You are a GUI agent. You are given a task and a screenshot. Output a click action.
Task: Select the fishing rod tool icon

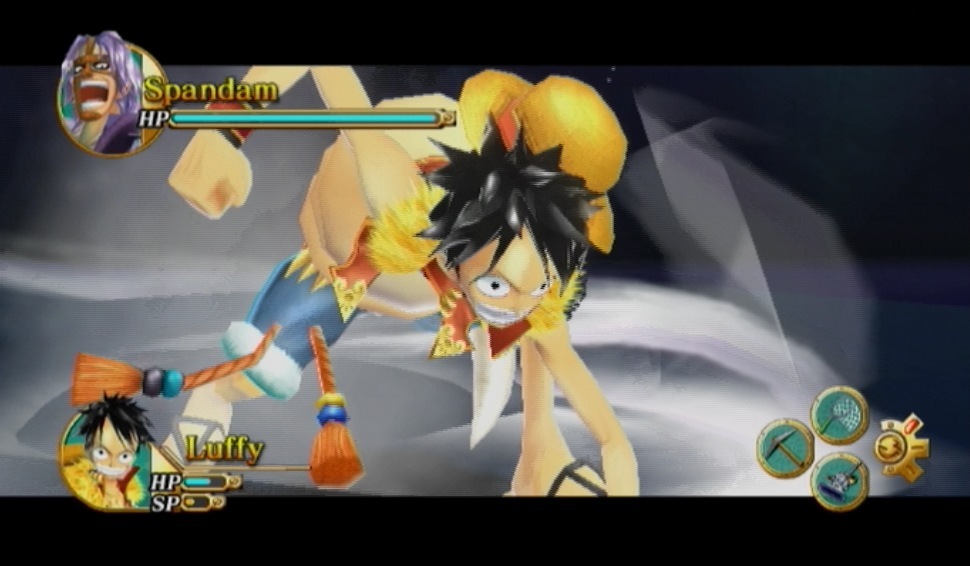839,481
